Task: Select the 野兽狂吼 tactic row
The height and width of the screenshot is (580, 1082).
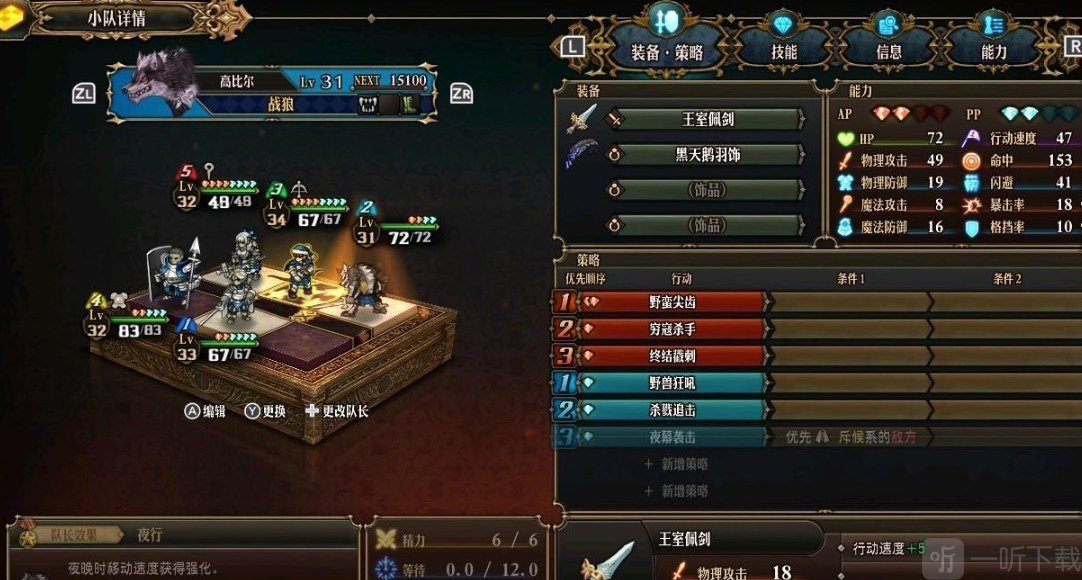Action: pos(671,383)
